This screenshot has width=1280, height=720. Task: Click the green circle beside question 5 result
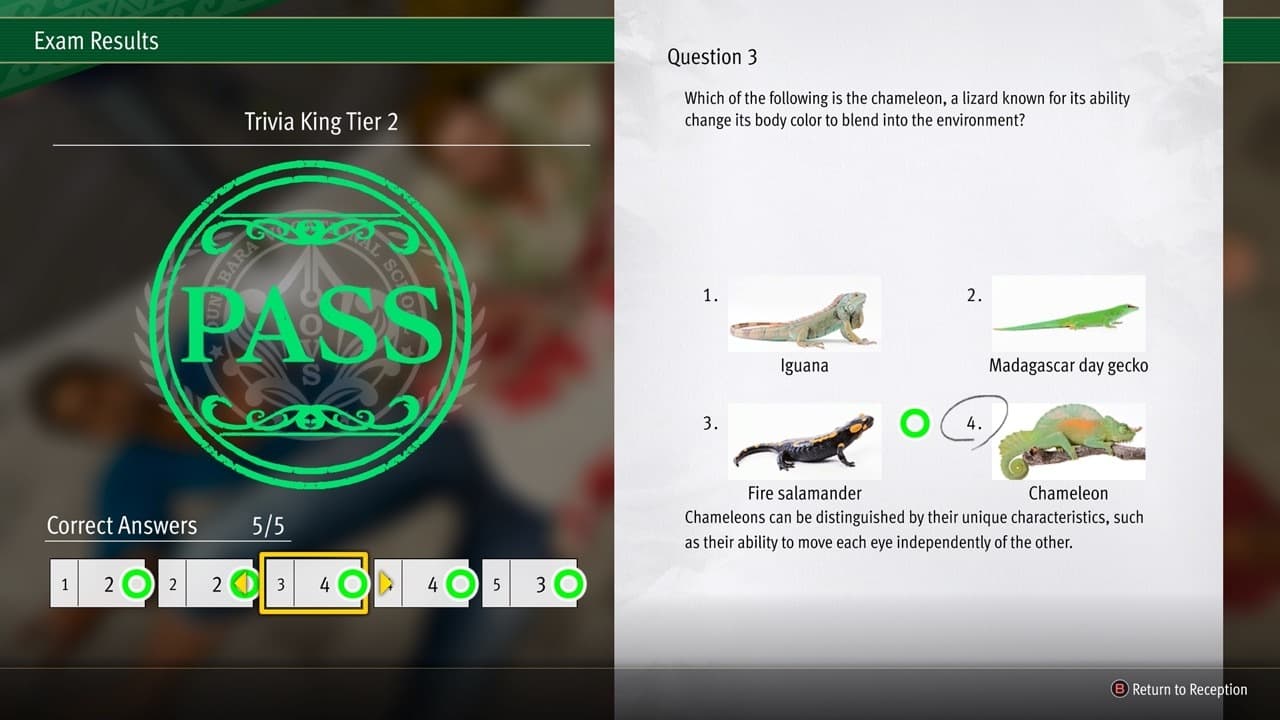pyautogui.click(x=569, y=584)
